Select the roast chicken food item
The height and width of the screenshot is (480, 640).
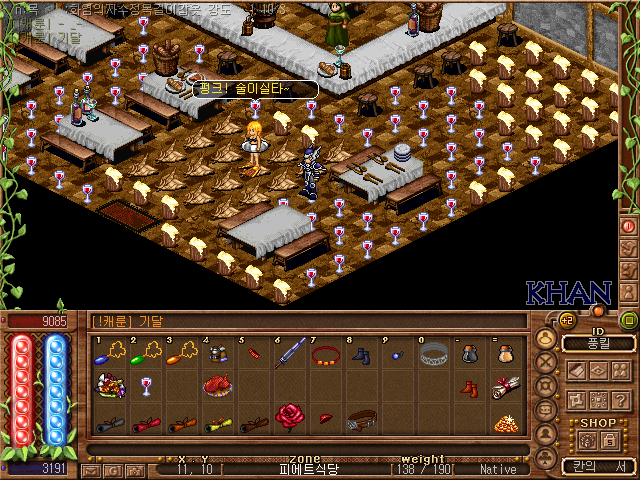(x=217, y=386)
